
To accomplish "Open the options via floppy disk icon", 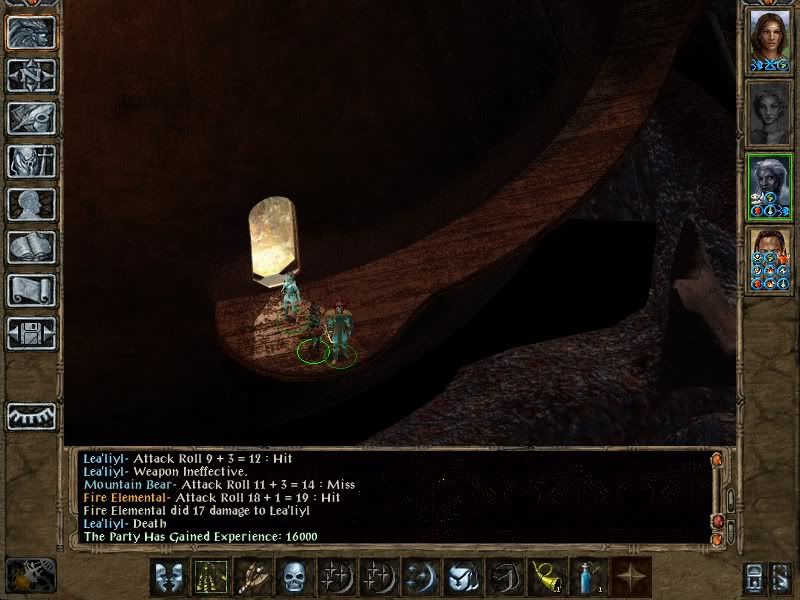I will [31, 333].
